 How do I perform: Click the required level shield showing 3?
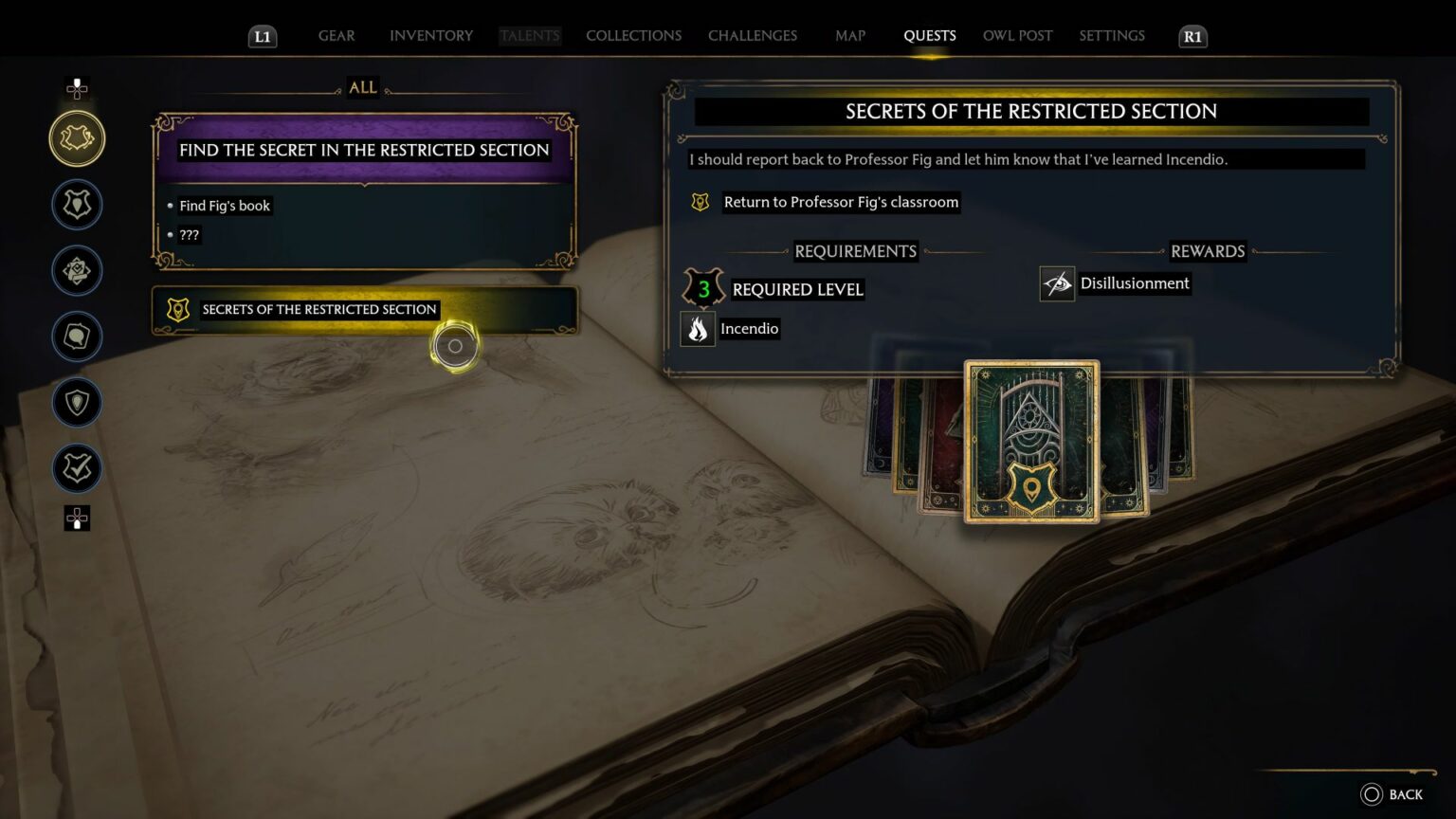(702, 289)
